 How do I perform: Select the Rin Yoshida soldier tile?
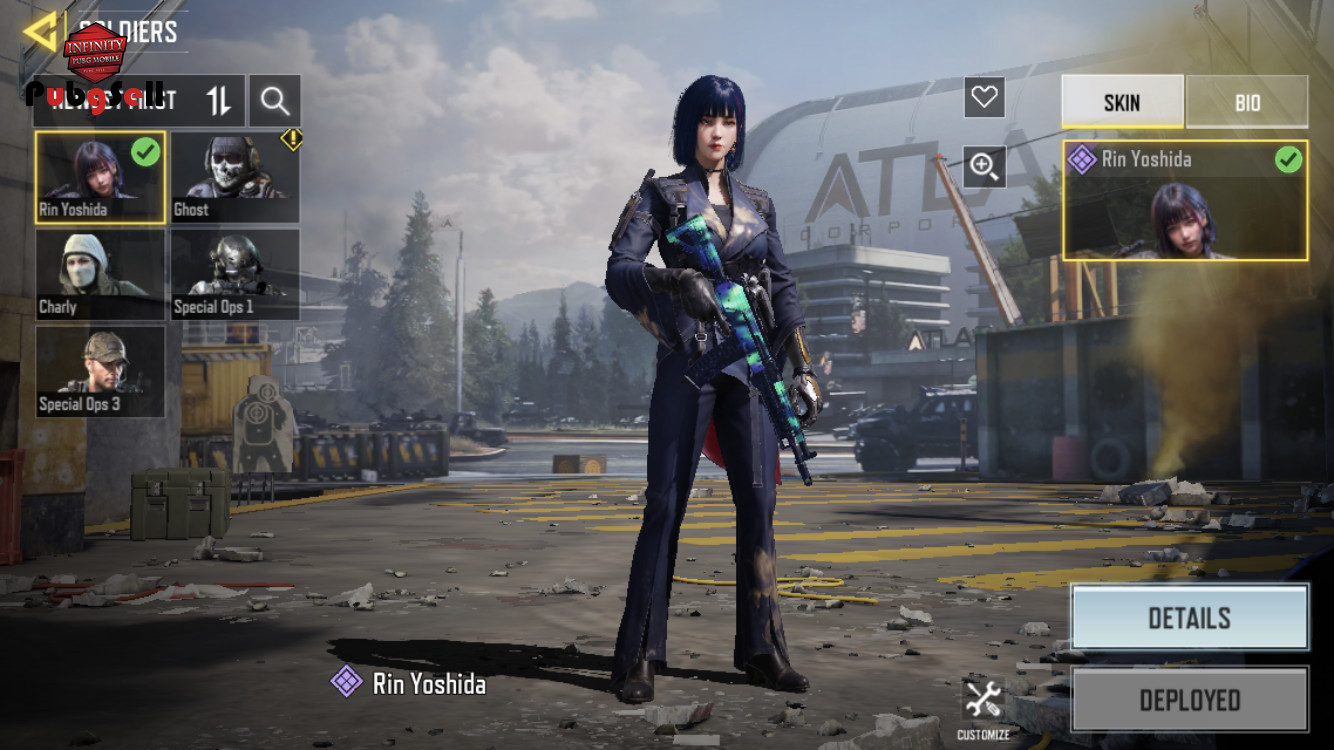point(100,177)
